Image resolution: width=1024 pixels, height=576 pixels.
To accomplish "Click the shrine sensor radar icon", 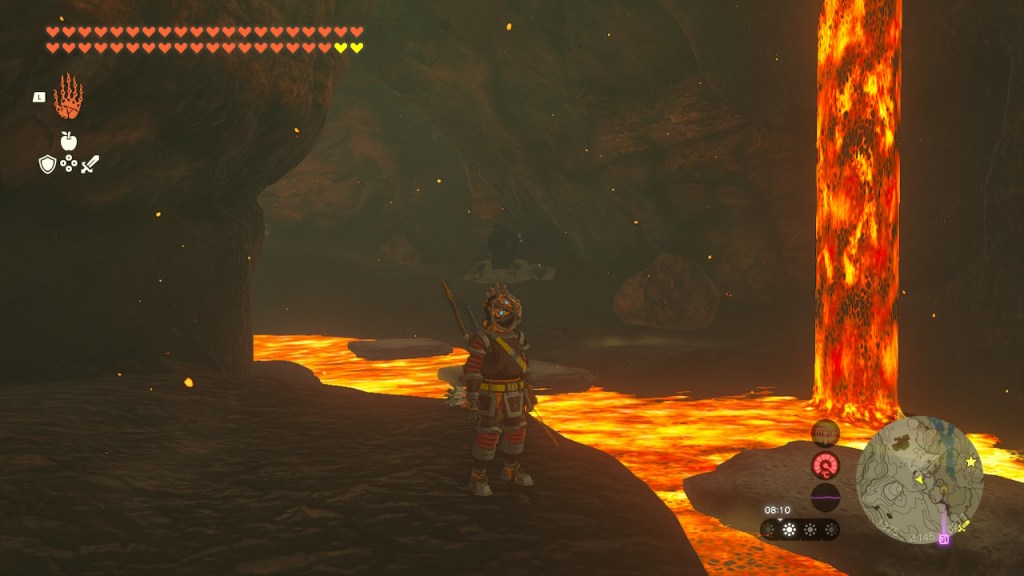I will [825, 433].
